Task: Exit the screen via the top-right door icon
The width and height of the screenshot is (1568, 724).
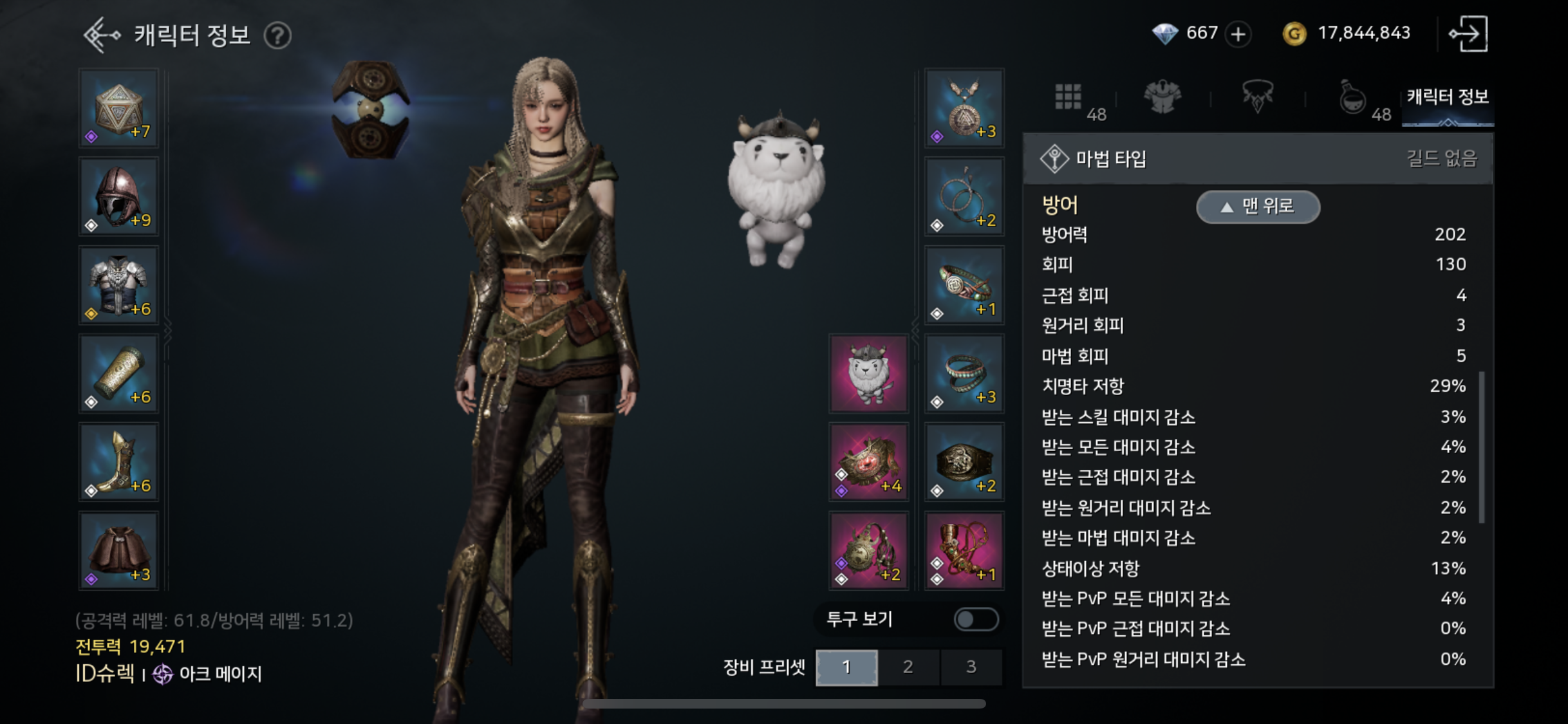Action: [x=1468, y=34]
